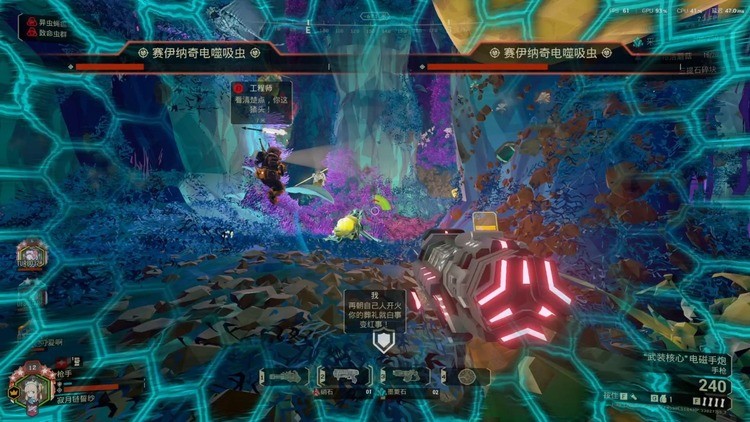Click the compass strip at the top center

tap(375, 17)
